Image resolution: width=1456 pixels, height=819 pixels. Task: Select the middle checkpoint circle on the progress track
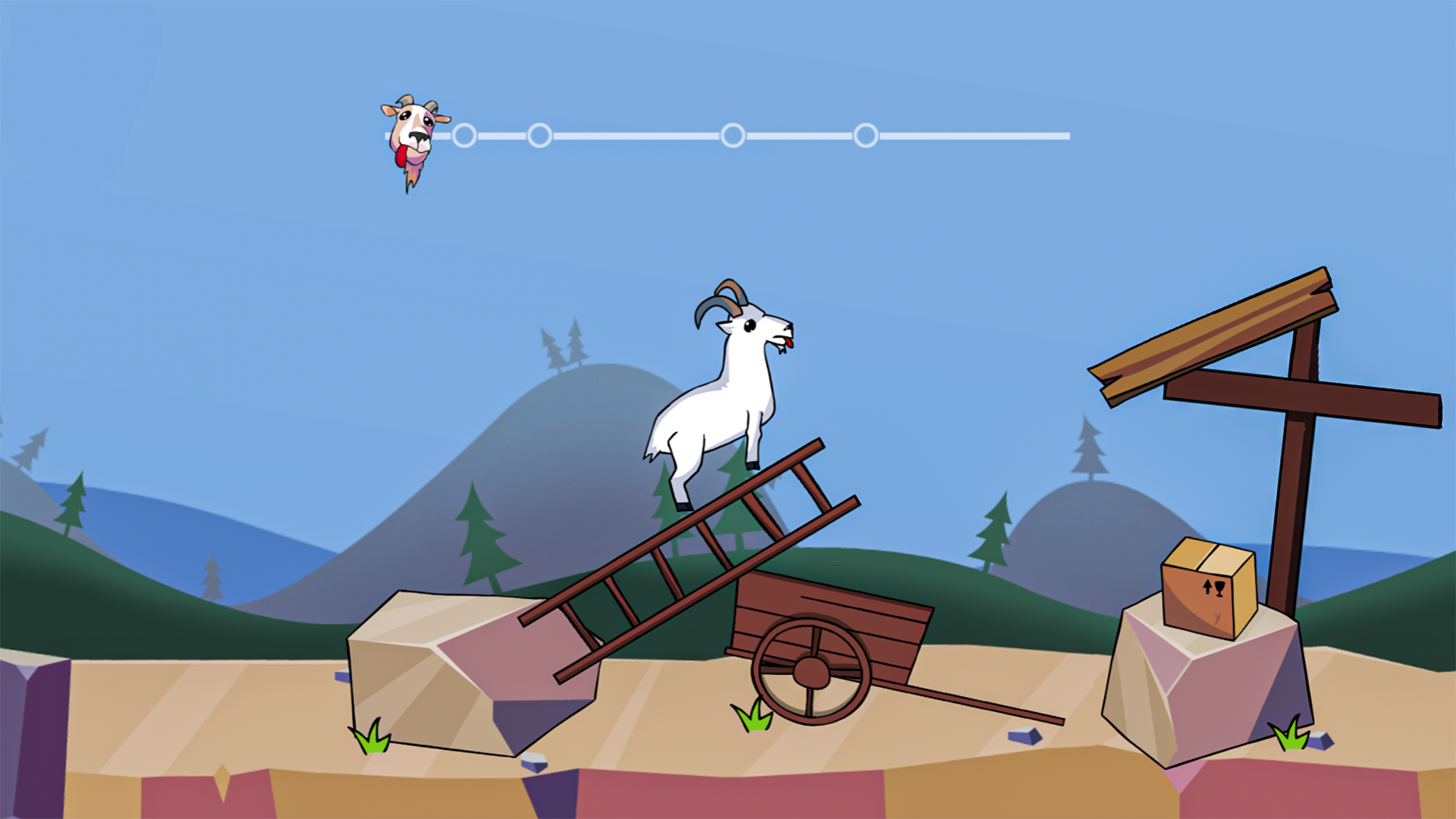[733, 135]
